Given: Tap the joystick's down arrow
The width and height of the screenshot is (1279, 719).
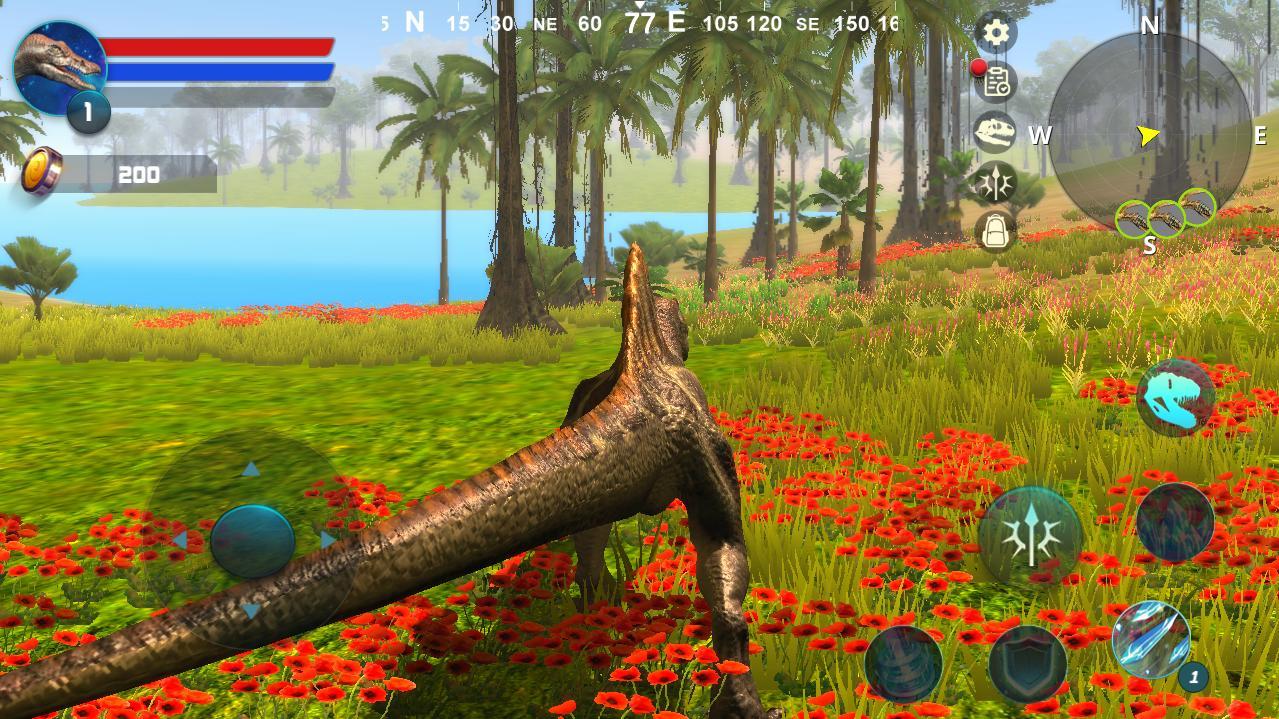Looking at the screenshot, I should click(x=251, y=610).
